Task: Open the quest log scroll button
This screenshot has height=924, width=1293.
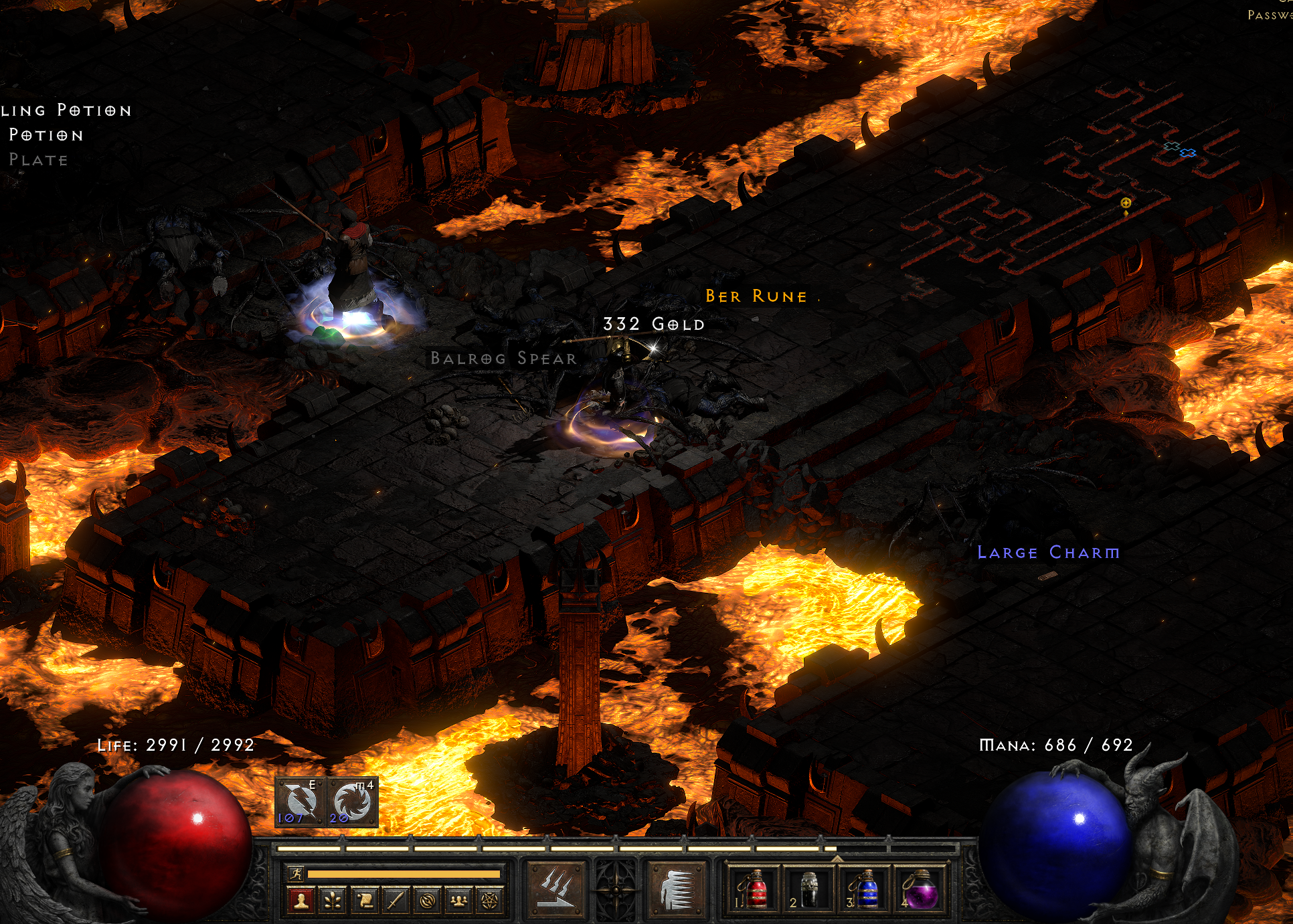Action: pyautogui.click(x=365, y=901)
